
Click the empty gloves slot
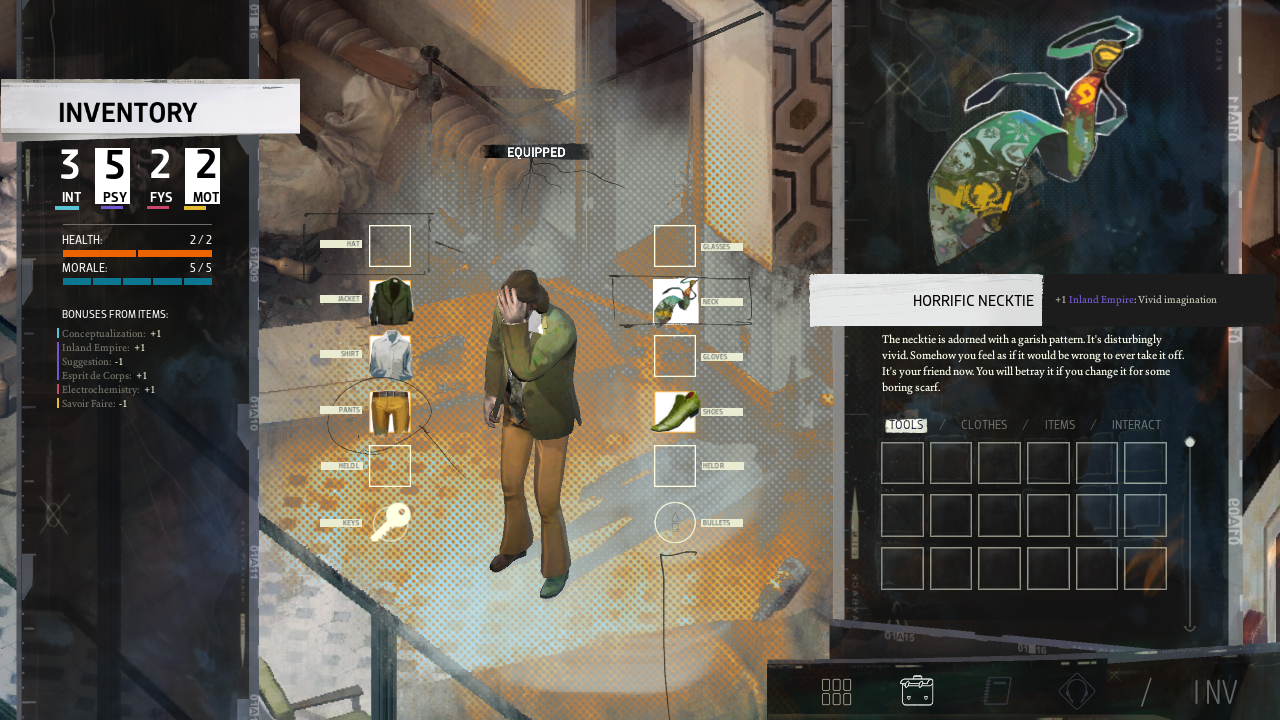pos(675,356)
